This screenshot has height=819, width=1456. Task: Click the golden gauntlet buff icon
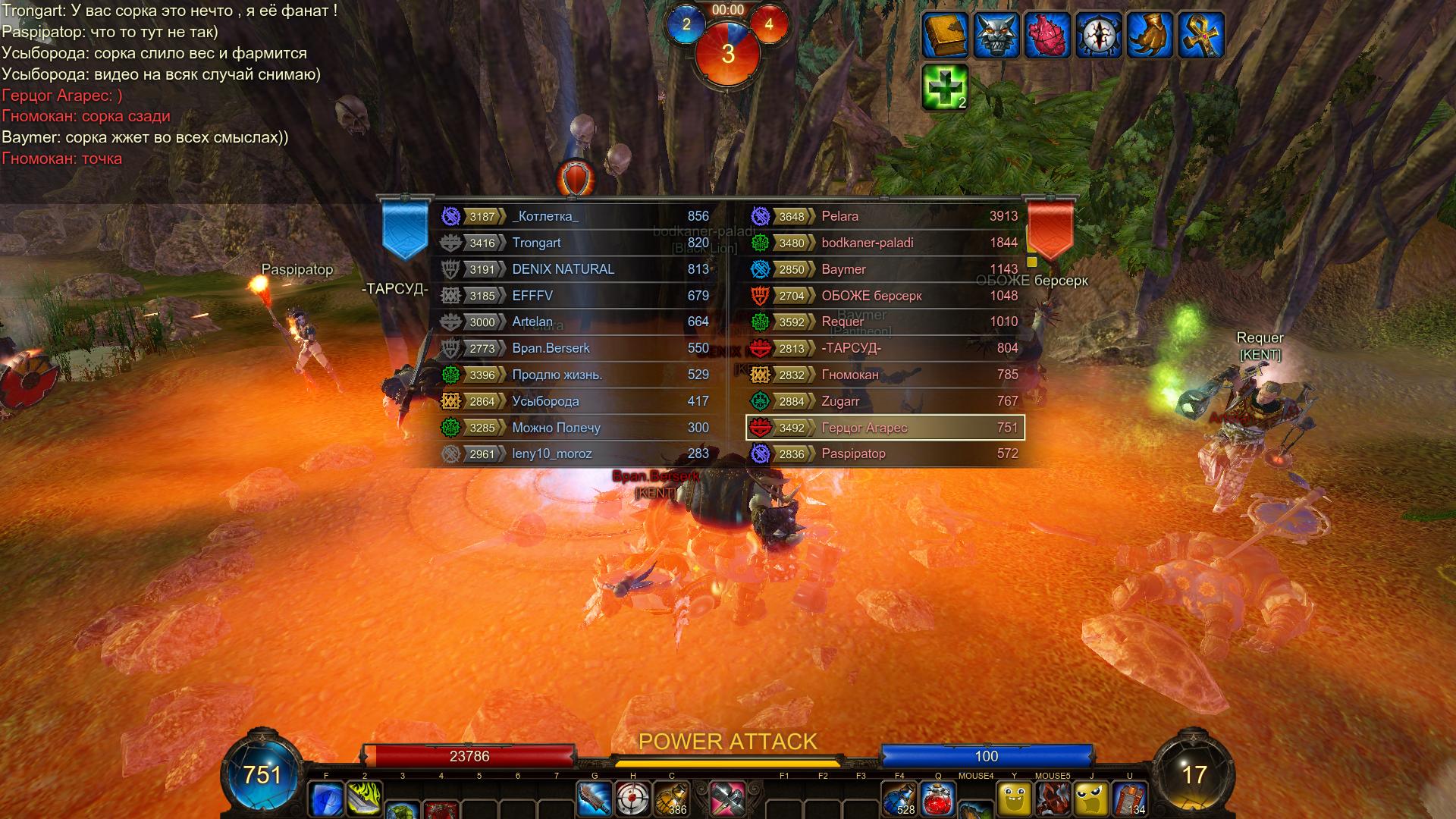(1149, 35)
